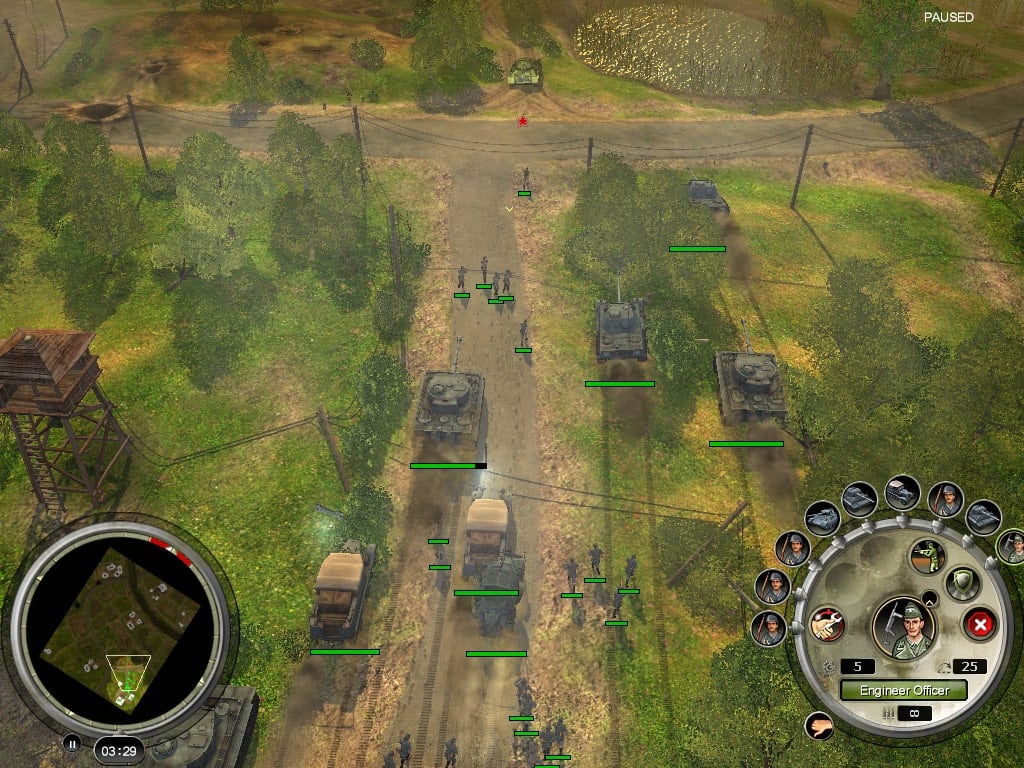Click the thumbs-down hand icon below the panel

818,725
